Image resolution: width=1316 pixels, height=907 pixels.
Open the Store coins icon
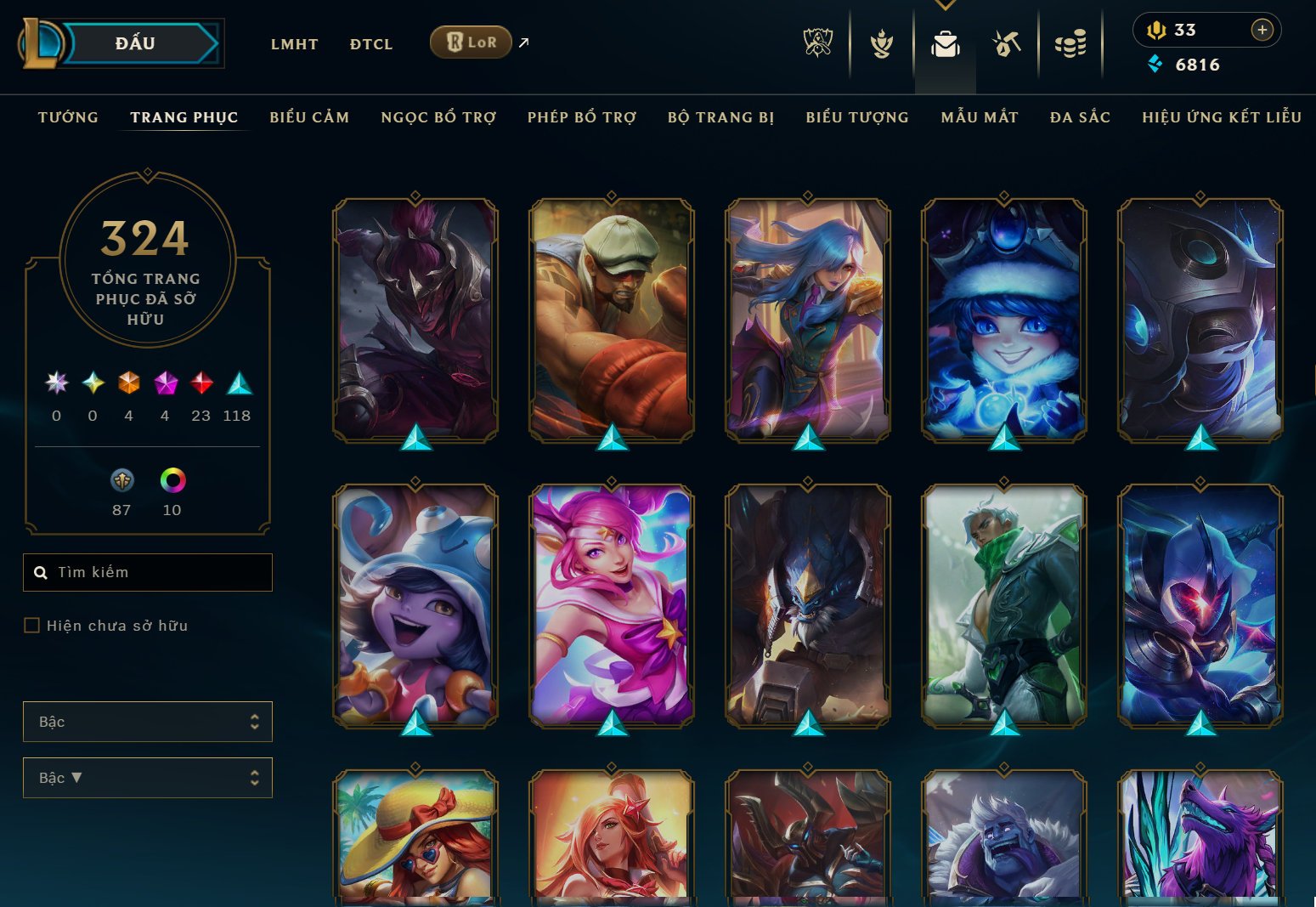(x=1070, y=43)
